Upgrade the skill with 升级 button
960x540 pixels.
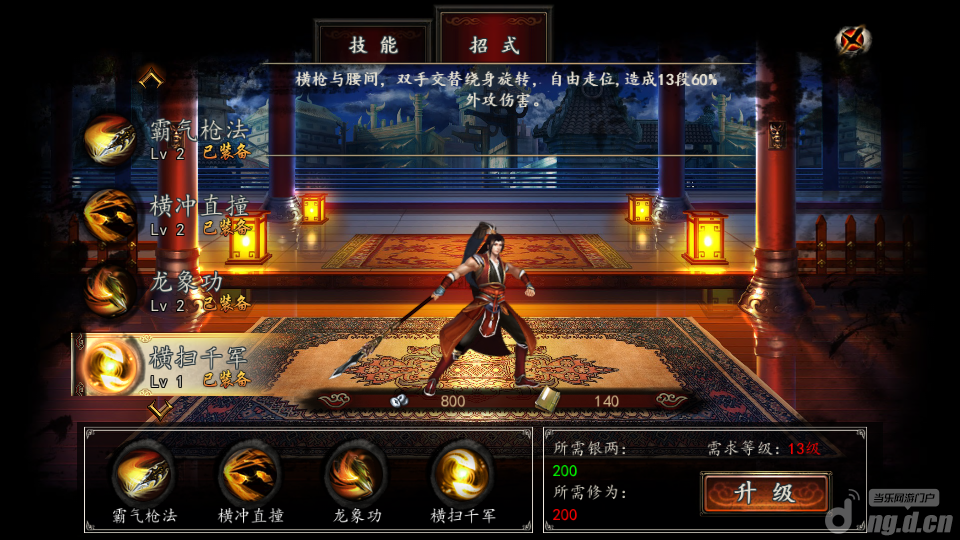(x=765, y=492)
